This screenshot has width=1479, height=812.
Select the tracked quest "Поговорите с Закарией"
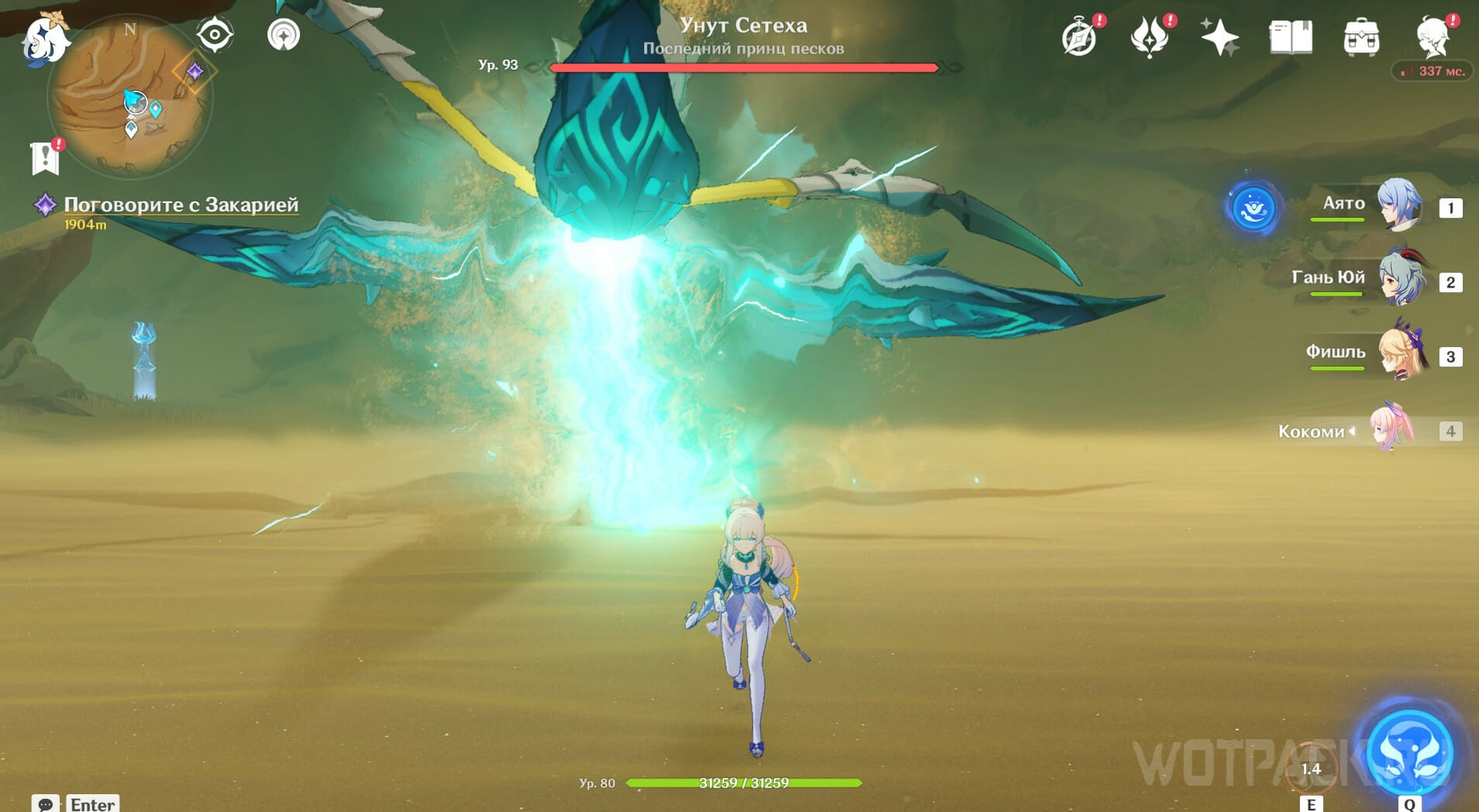tap(180, 205)
